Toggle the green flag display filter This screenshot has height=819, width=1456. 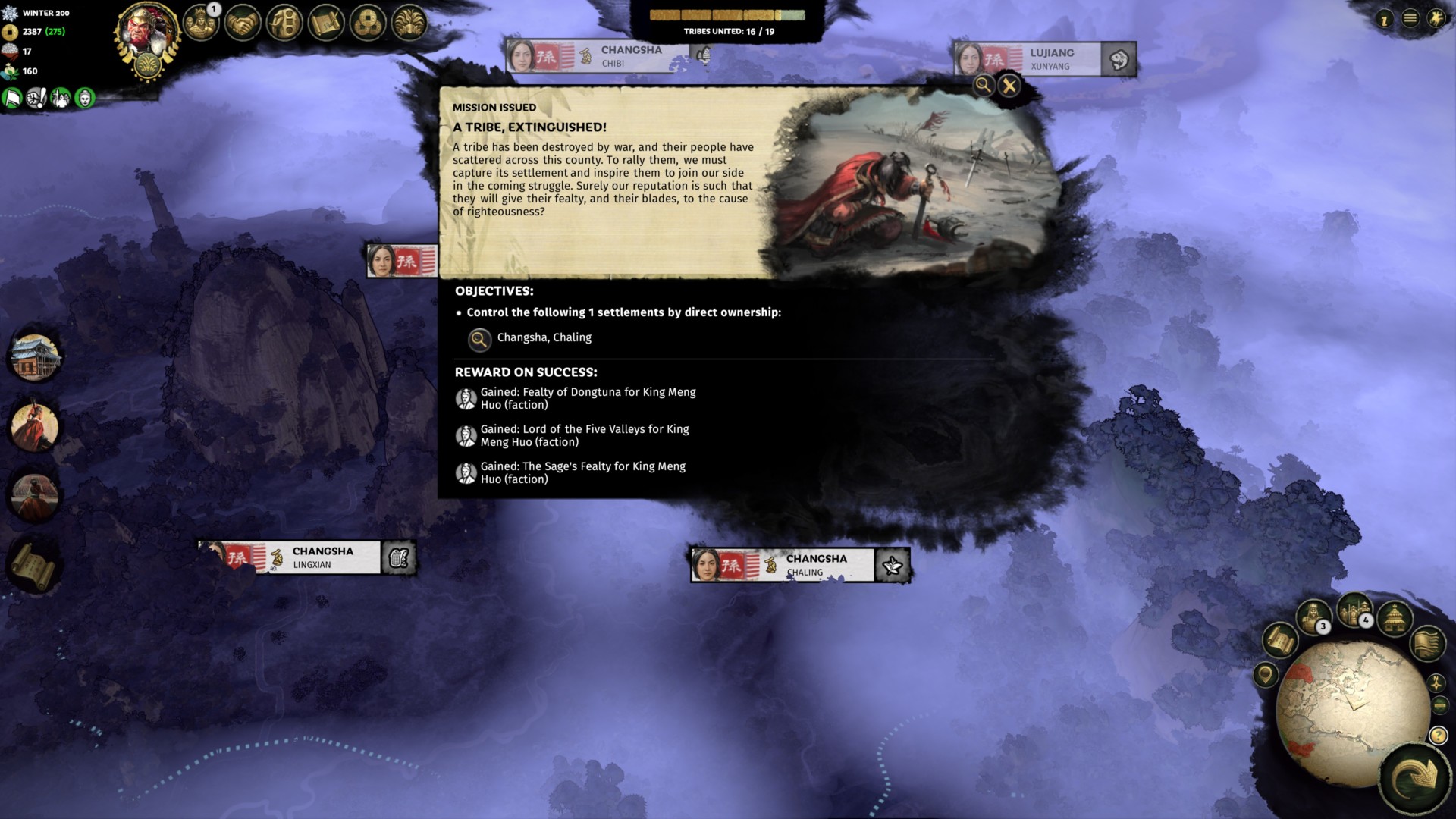coord(11,99)
